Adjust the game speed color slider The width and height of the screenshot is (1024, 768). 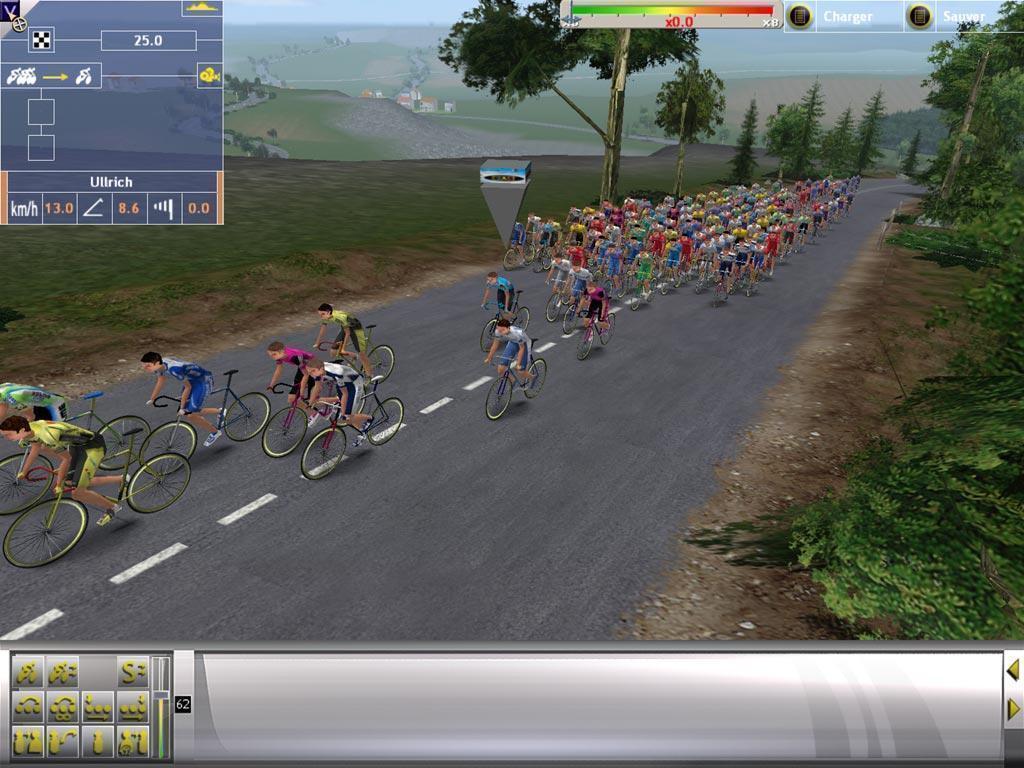click(x=672, y=12)
